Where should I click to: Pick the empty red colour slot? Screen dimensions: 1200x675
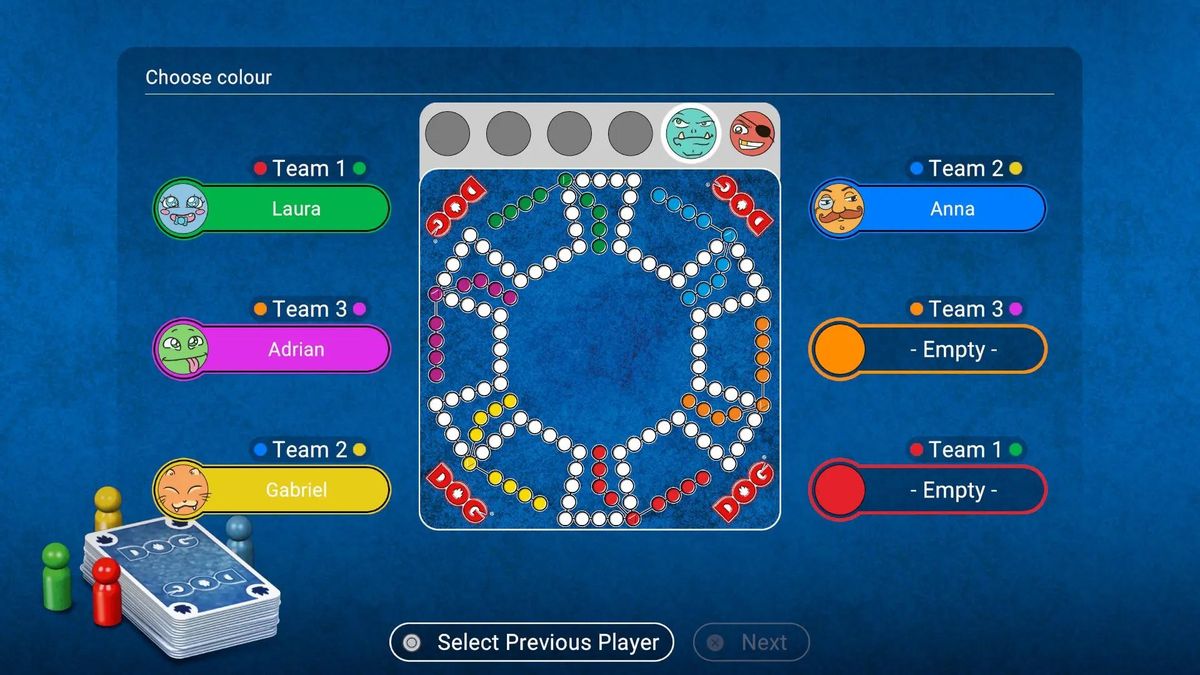pyautogui.click(x=928, y=490)
